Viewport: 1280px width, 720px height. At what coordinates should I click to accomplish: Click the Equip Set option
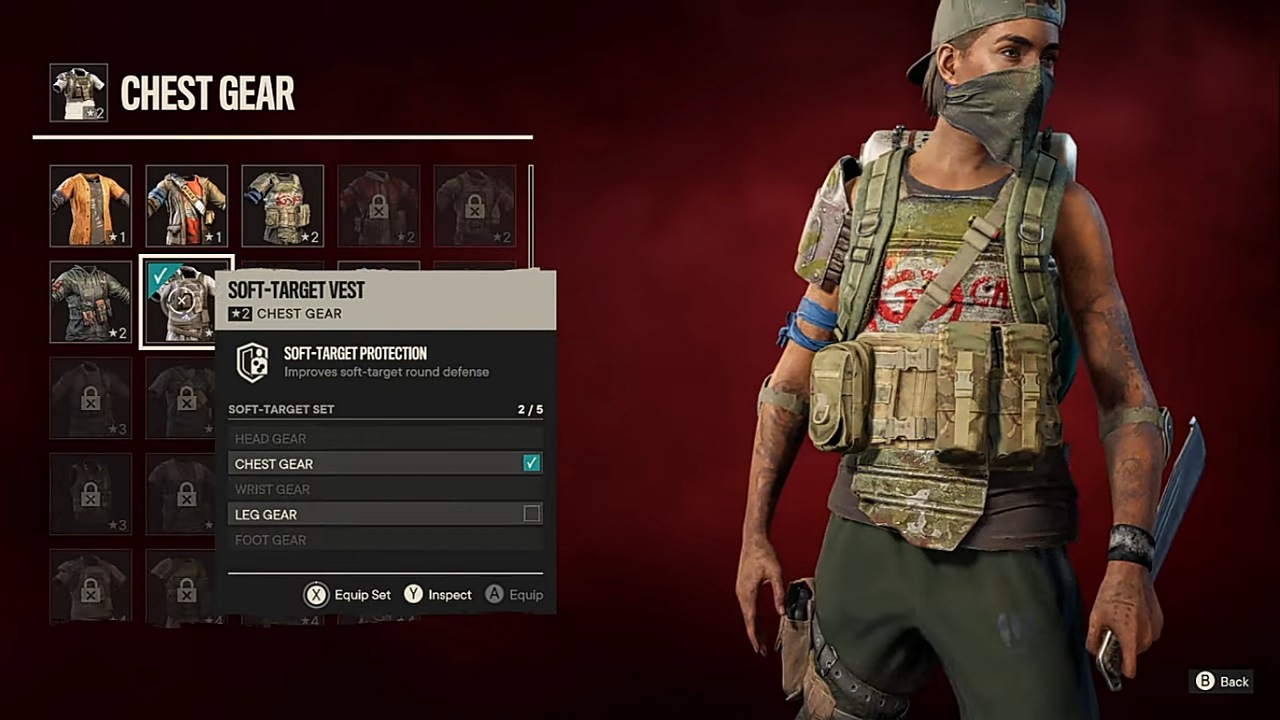348,595
